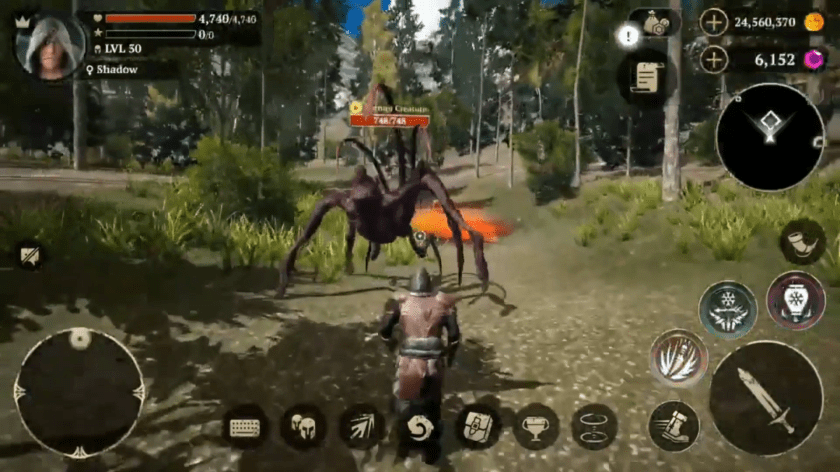The width and height of the screenshot is (840, 472).
Task: Cast the frost arrow skill
Action: [x=727, y=309]
